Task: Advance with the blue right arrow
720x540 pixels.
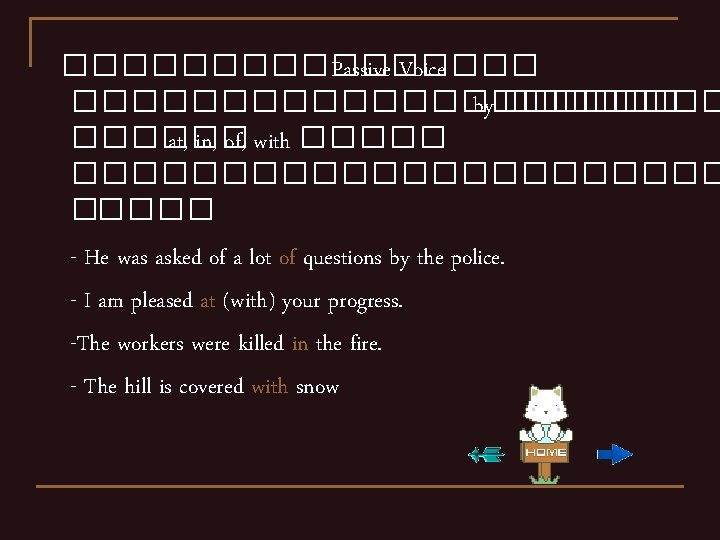Action: pos(613,454)
